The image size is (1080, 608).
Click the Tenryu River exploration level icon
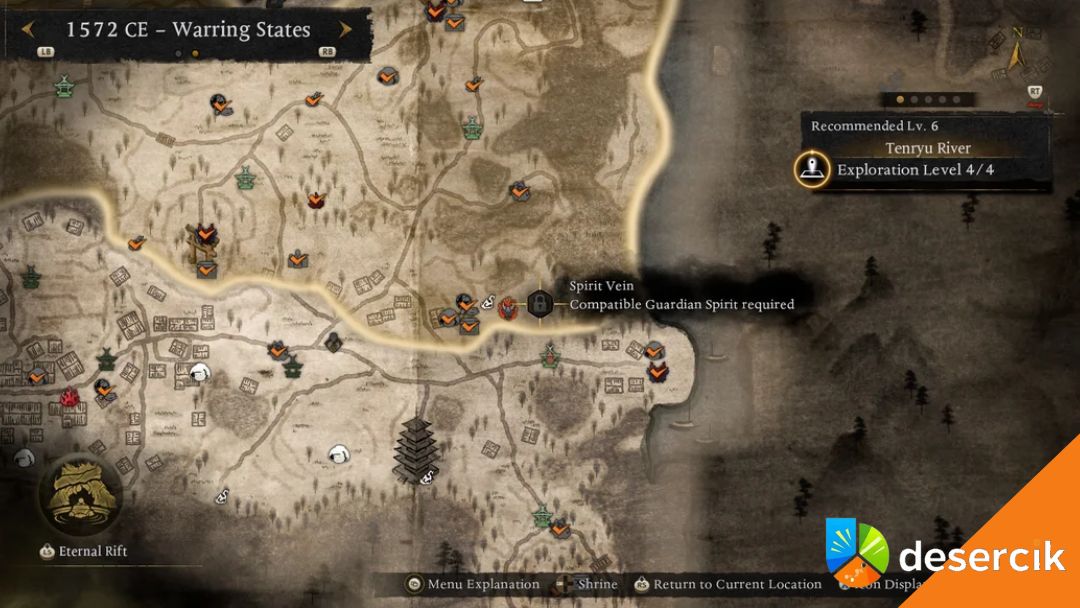click(811, 169)
